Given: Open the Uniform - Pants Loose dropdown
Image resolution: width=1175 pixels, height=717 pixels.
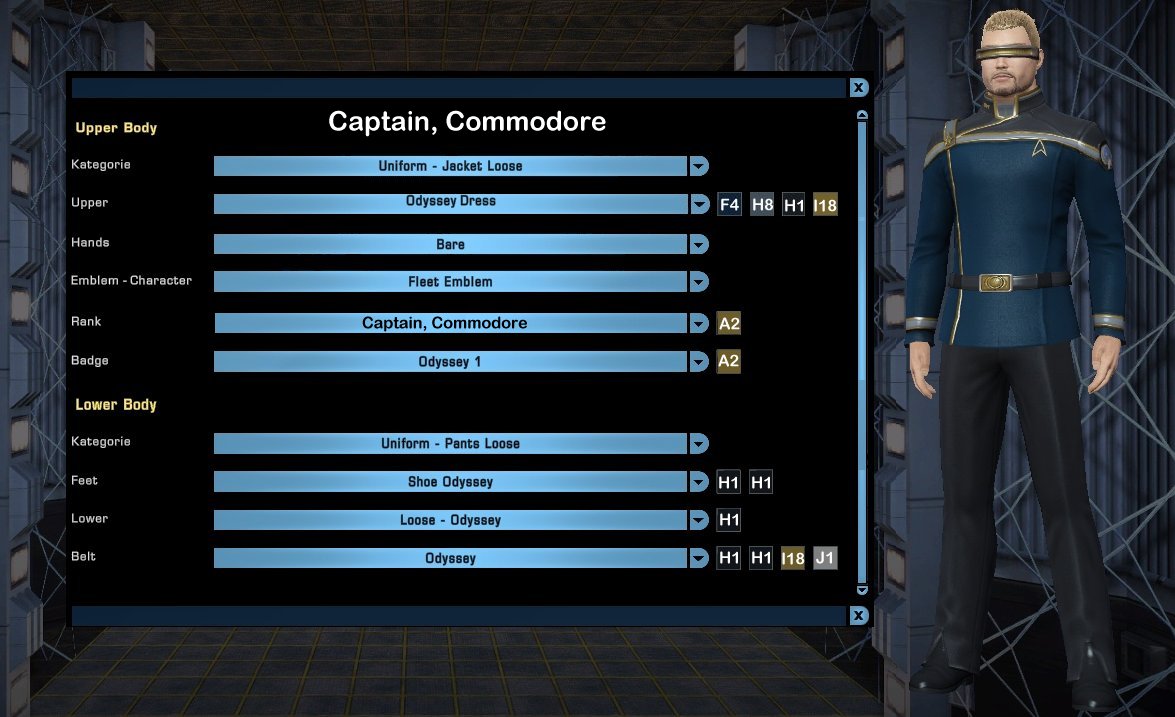Looking at the screenshot, I should 699,443.
